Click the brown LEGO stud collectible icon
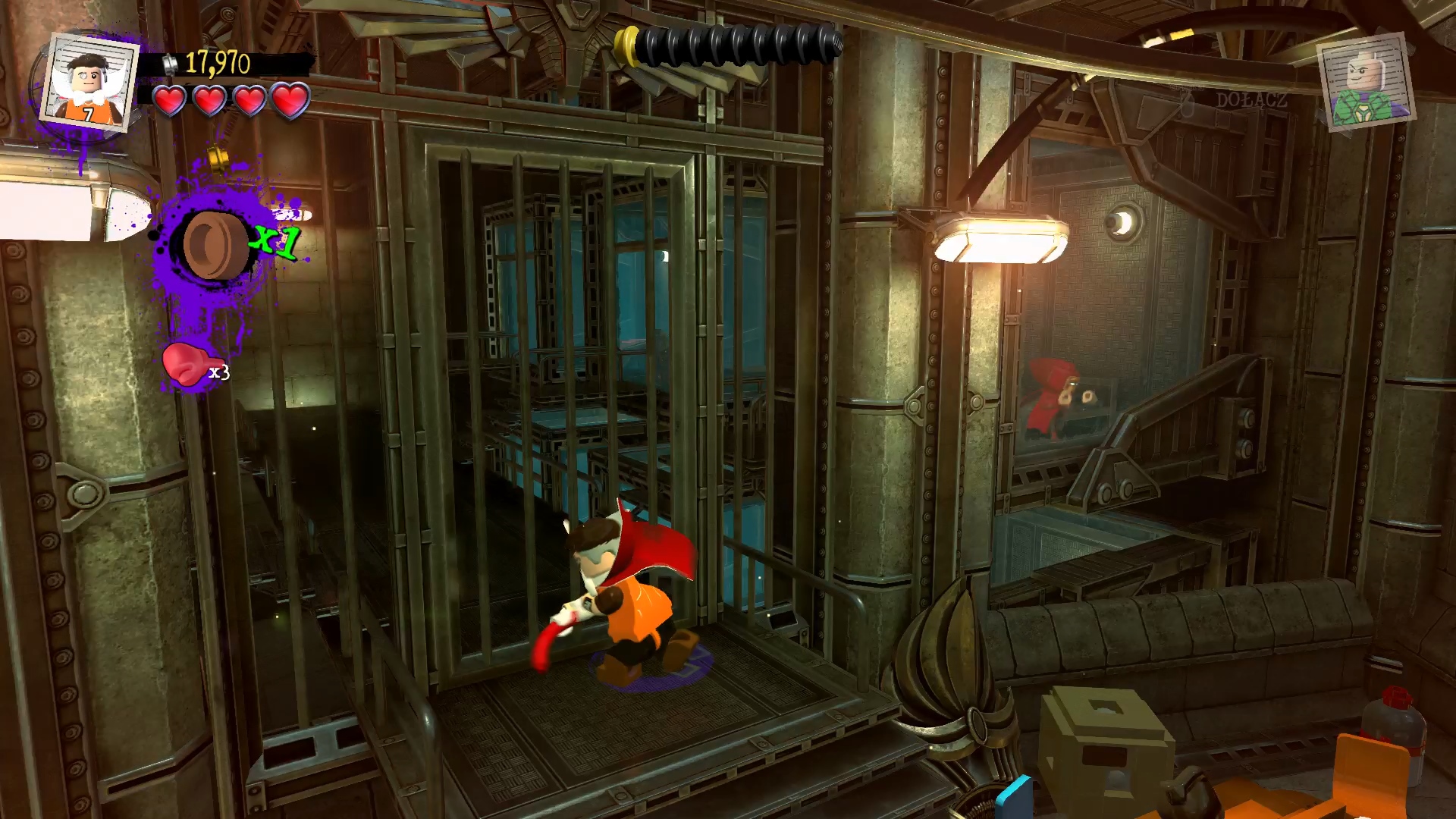1456x819 pixels. (x=212, y=244)
